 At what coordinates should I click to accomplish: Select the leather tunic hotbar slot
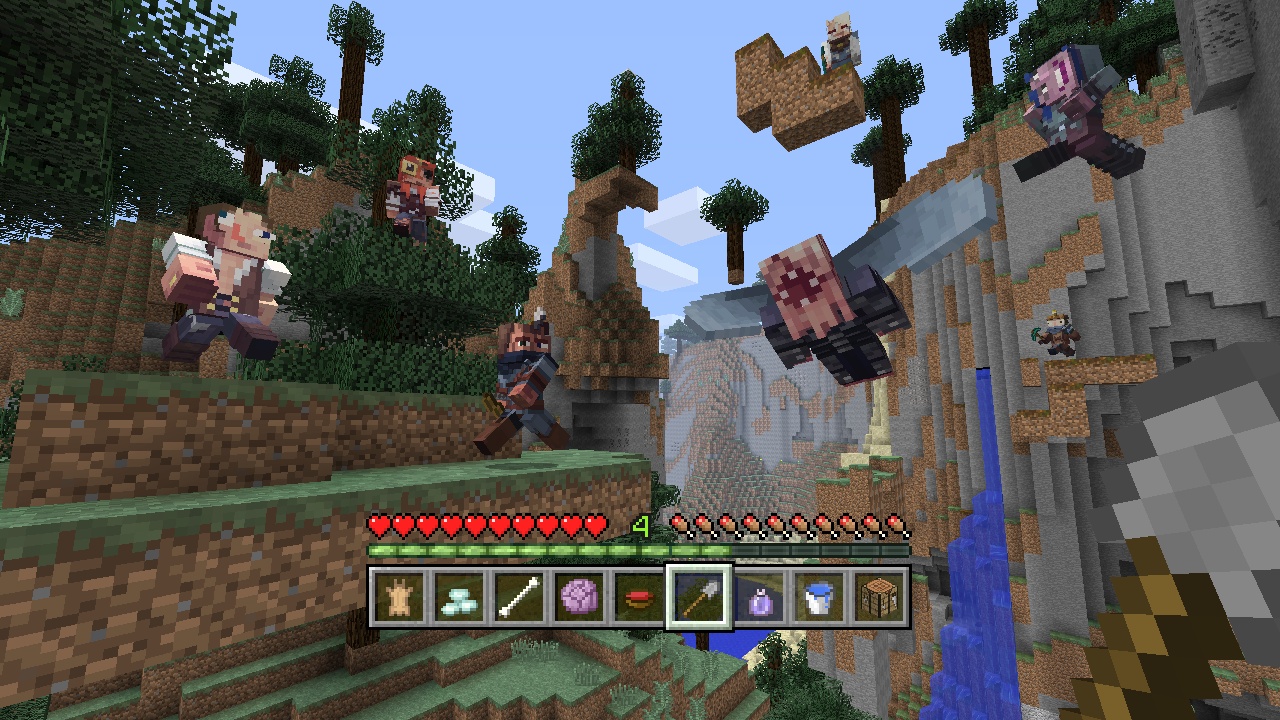tap(397, 597)
